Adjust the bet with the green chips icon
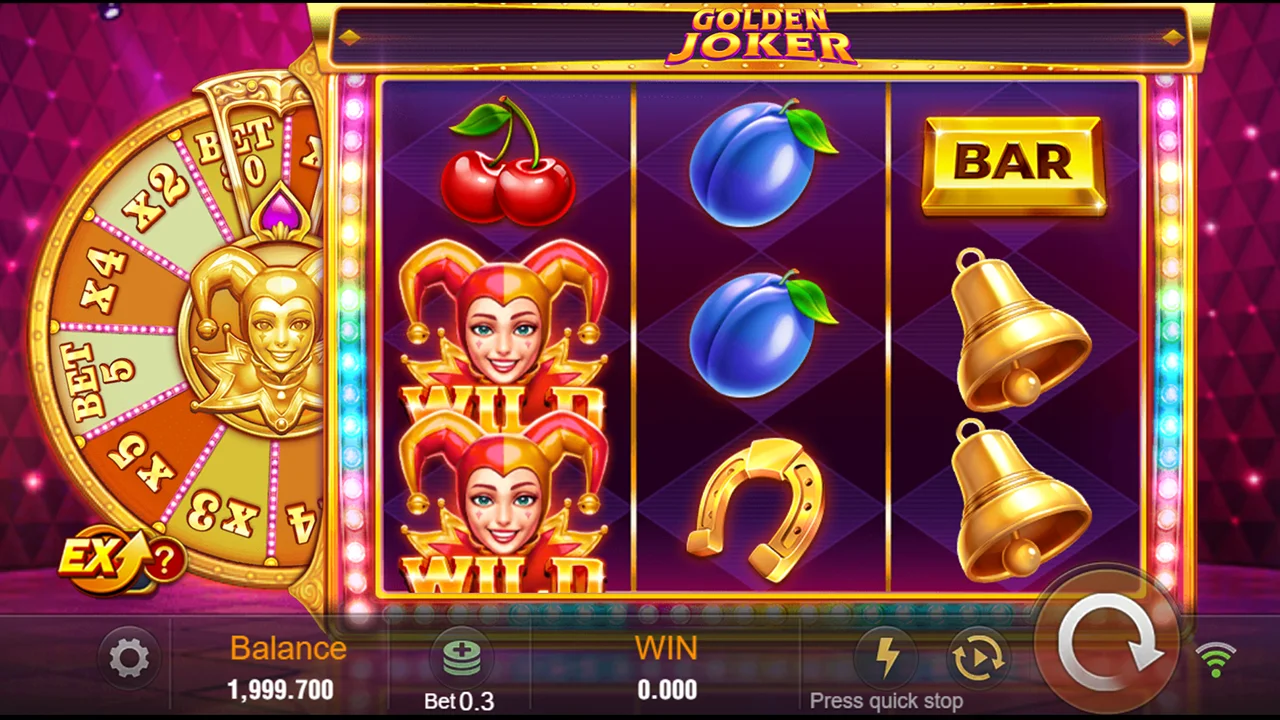Screen dimensions: 1280x720 (x=461, y=657)
